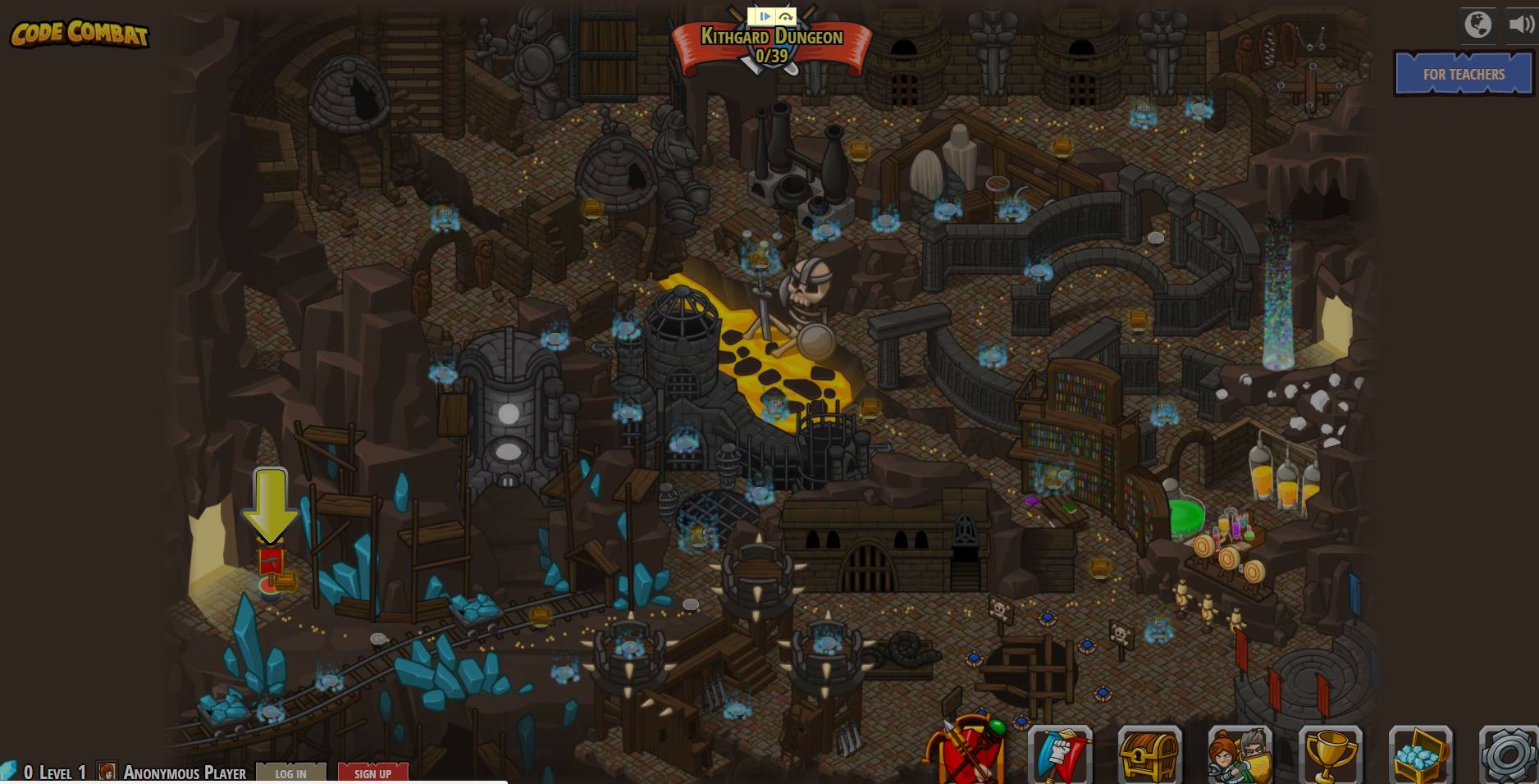Image resolution: width=1539 pixels, height=784 pixels.
Task: Toggle the sound speaker icon
Action: 1520,25
